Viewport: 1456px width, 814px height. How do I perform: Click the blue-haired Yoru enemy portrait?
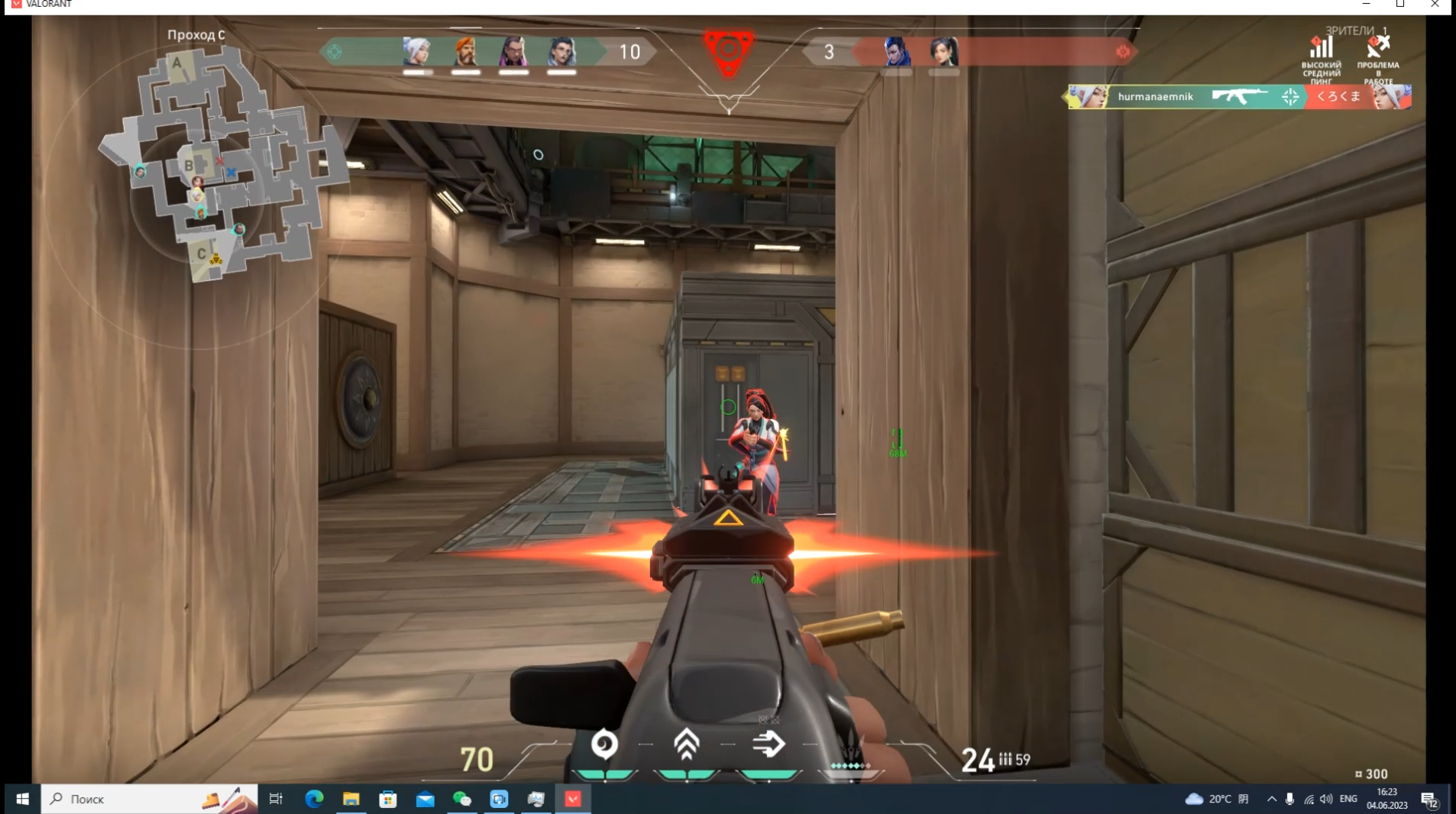[x=897, y=52]
